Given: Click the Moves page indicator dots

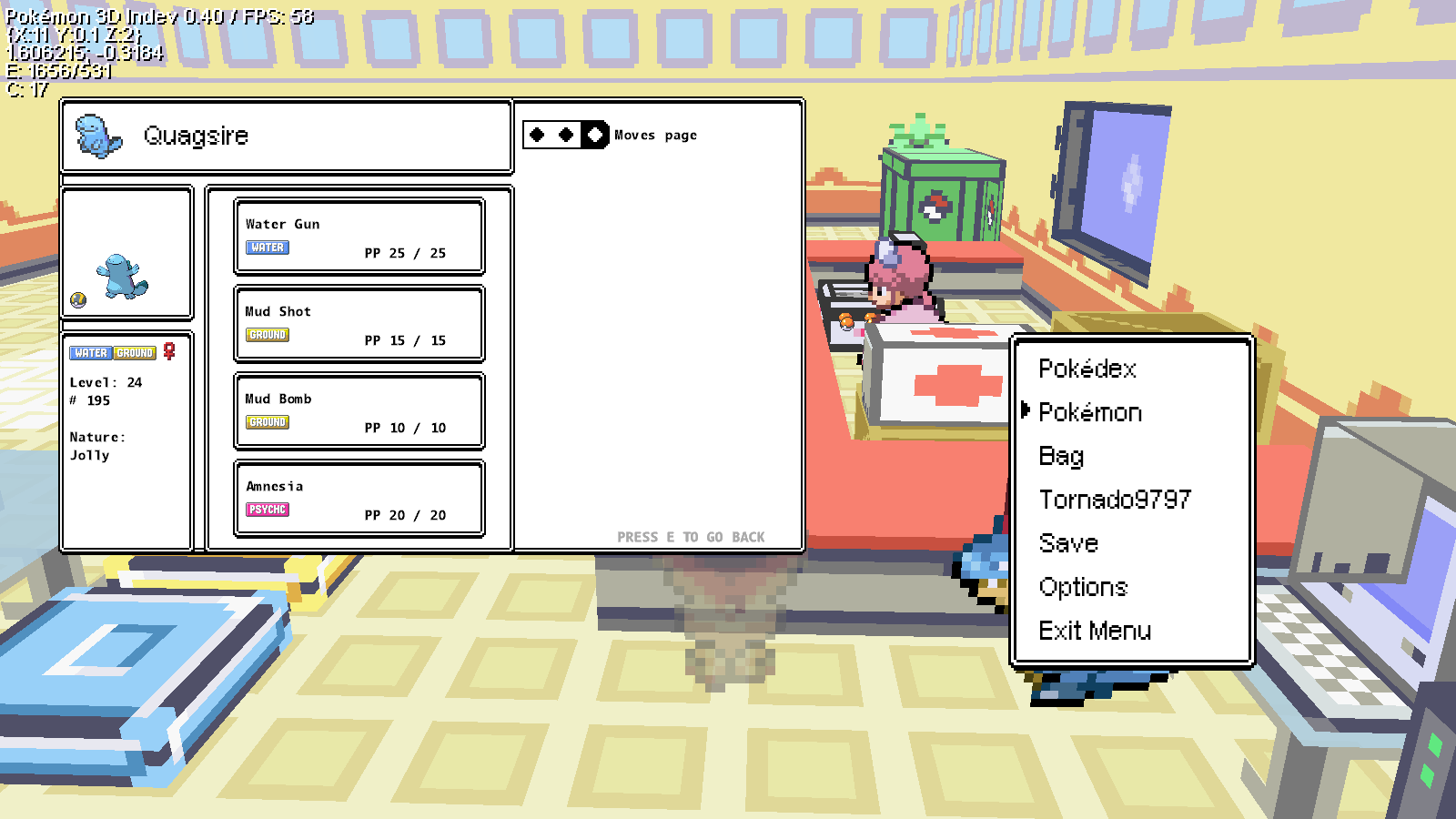Looking at the screenshot, I should tap(566, 135).
